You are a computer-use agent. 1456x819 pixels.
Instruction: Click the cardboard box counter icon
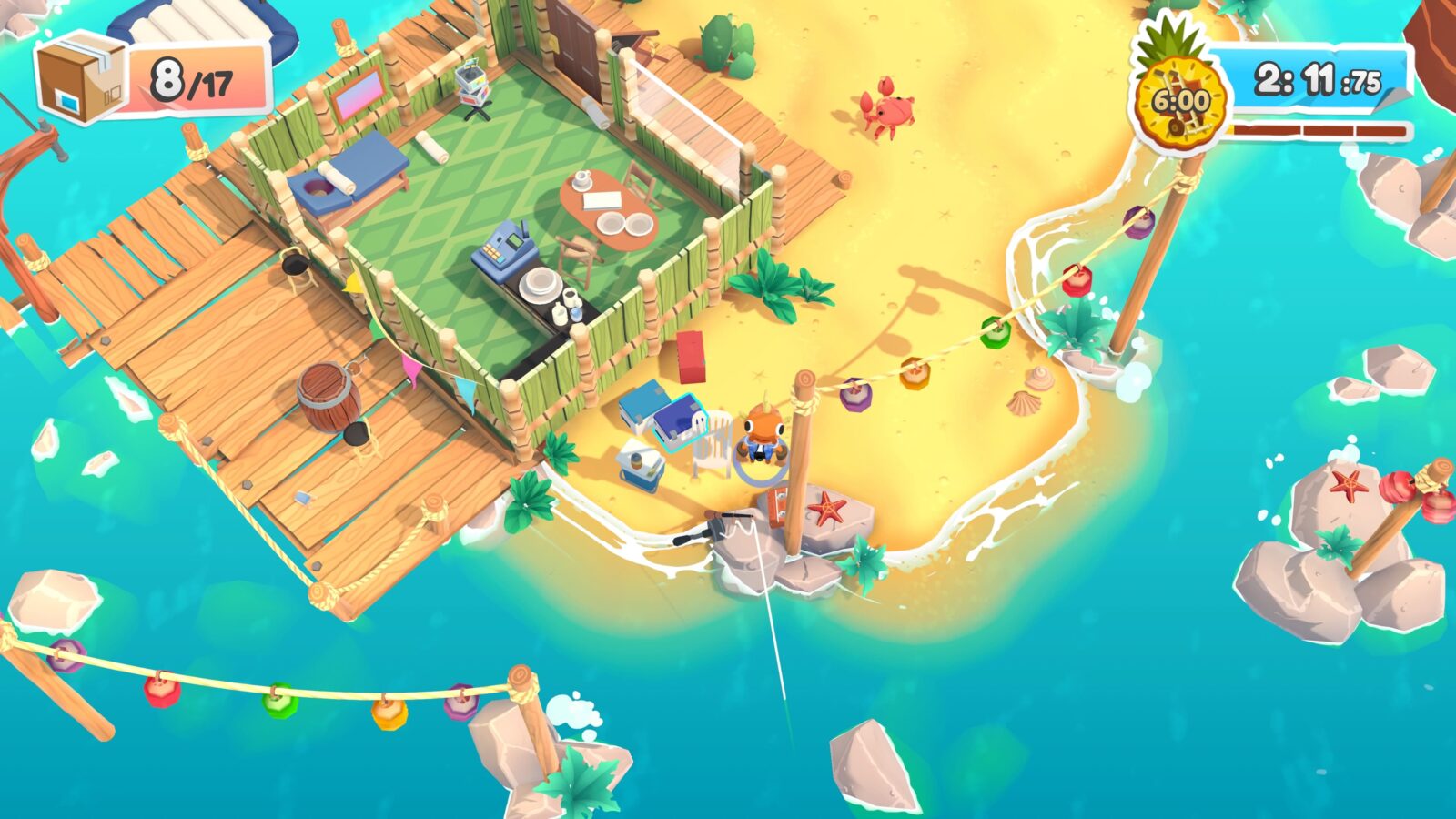[x=82, y=77]
